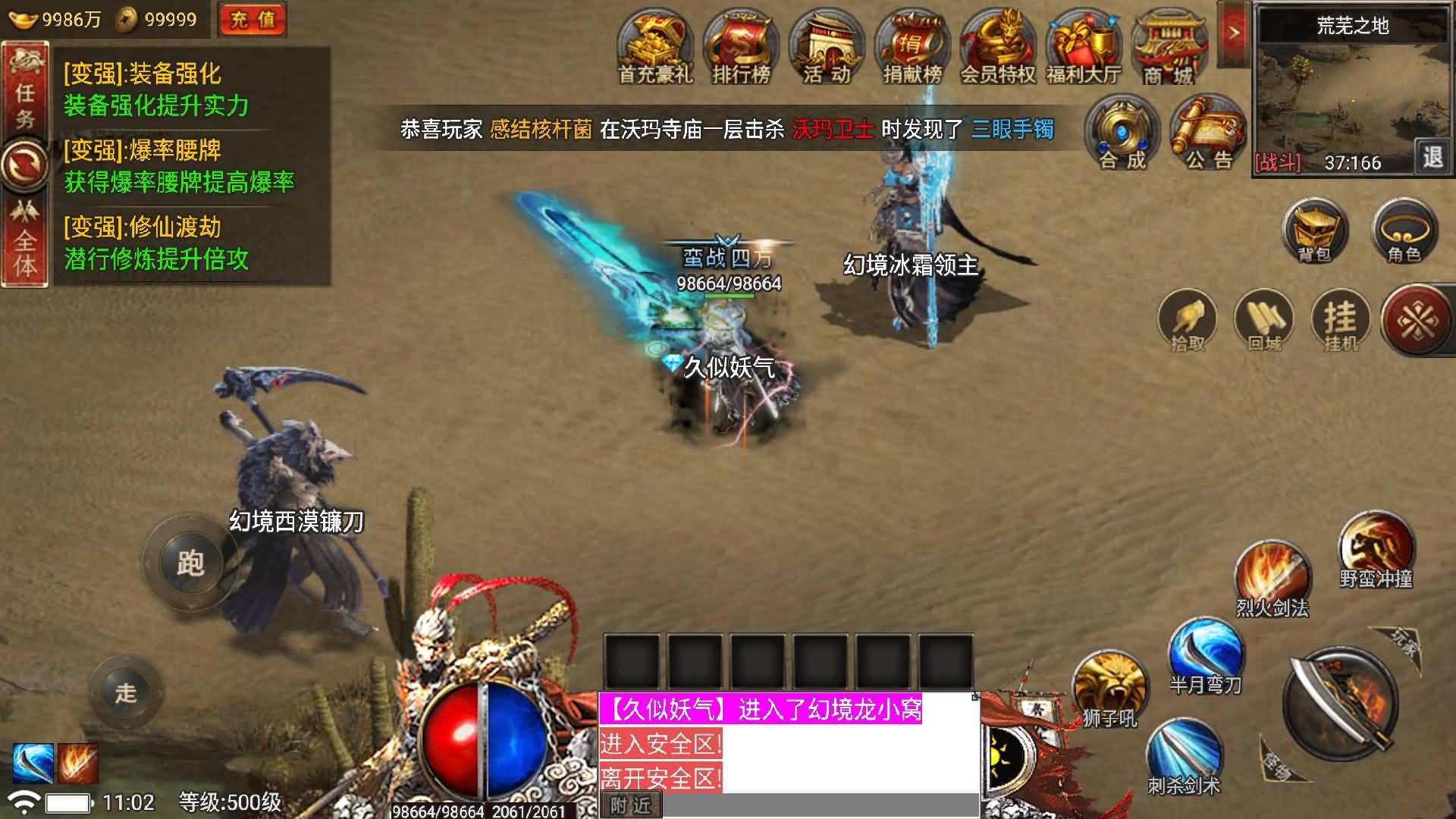This screenshot has height=819, width=1456.
Task: Open the 合成 synthesis panel icon
Action: pos(1121,133)
